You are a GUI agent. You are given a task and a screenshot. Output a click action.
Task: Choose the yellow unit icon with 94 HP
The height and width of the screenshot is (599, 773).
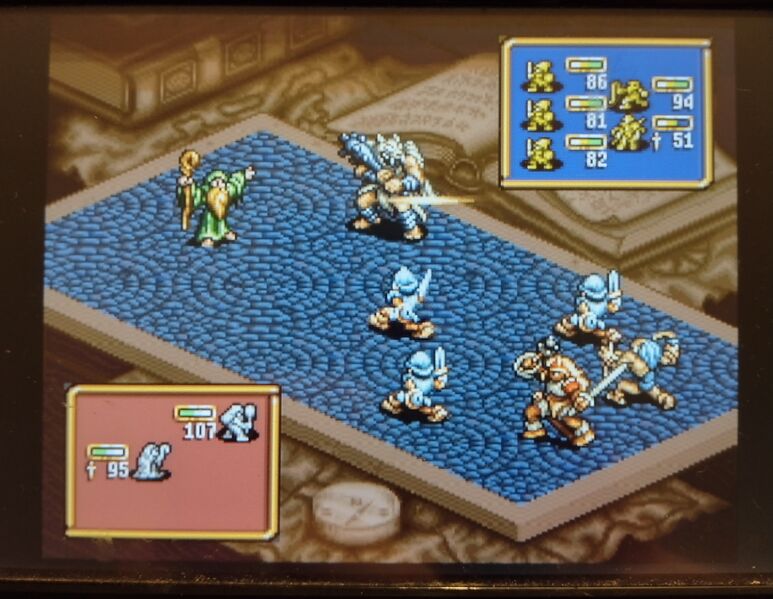coord(630,96)
